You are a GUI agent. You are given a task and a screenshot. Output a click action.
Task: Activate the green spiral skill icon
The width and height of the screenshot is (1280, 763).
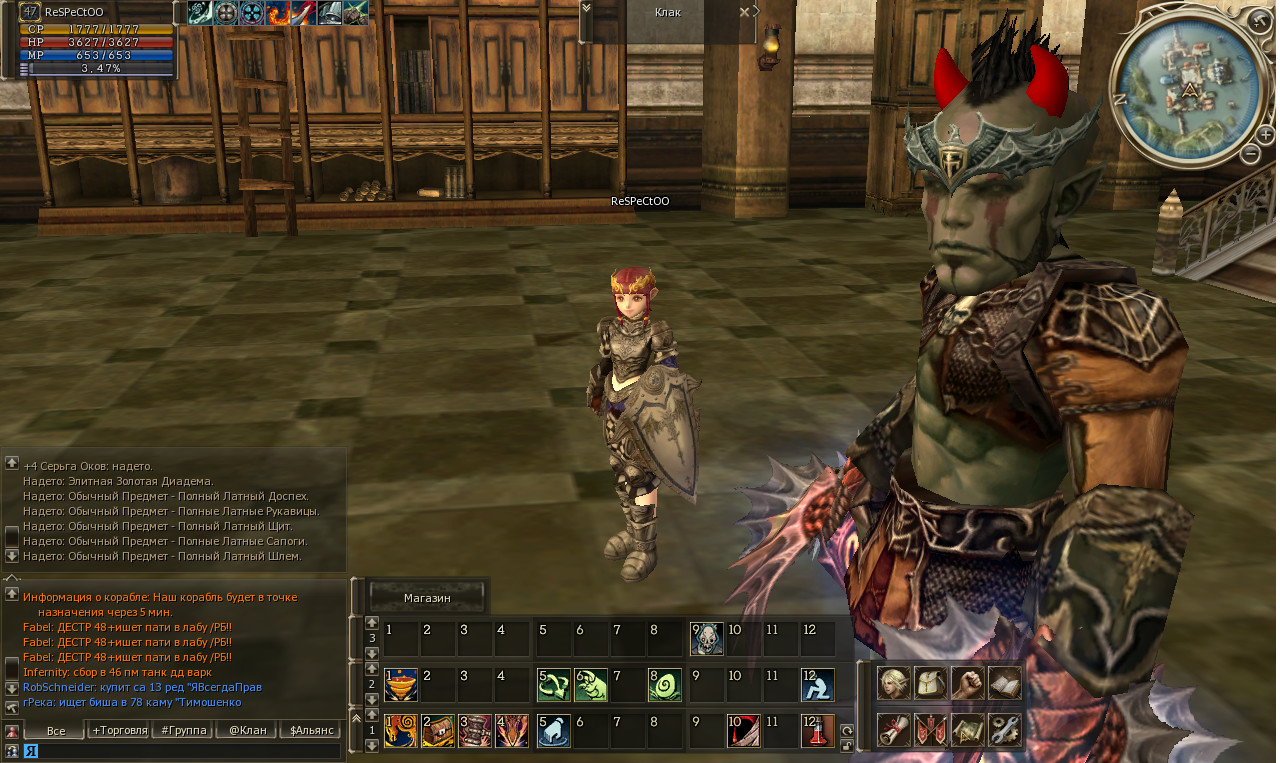[x=664, y=684]
